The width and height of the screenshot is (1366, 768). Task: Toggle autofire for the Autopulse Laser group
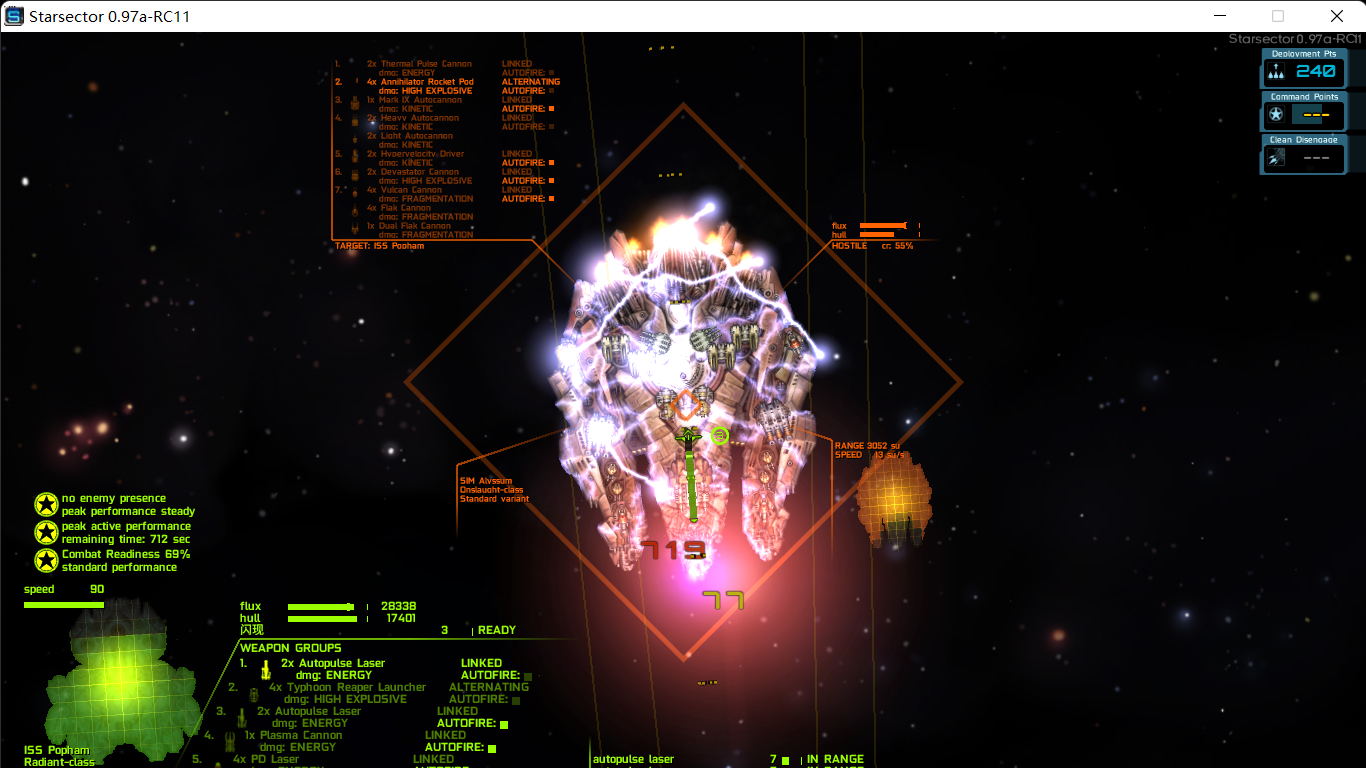pos(527,677)
